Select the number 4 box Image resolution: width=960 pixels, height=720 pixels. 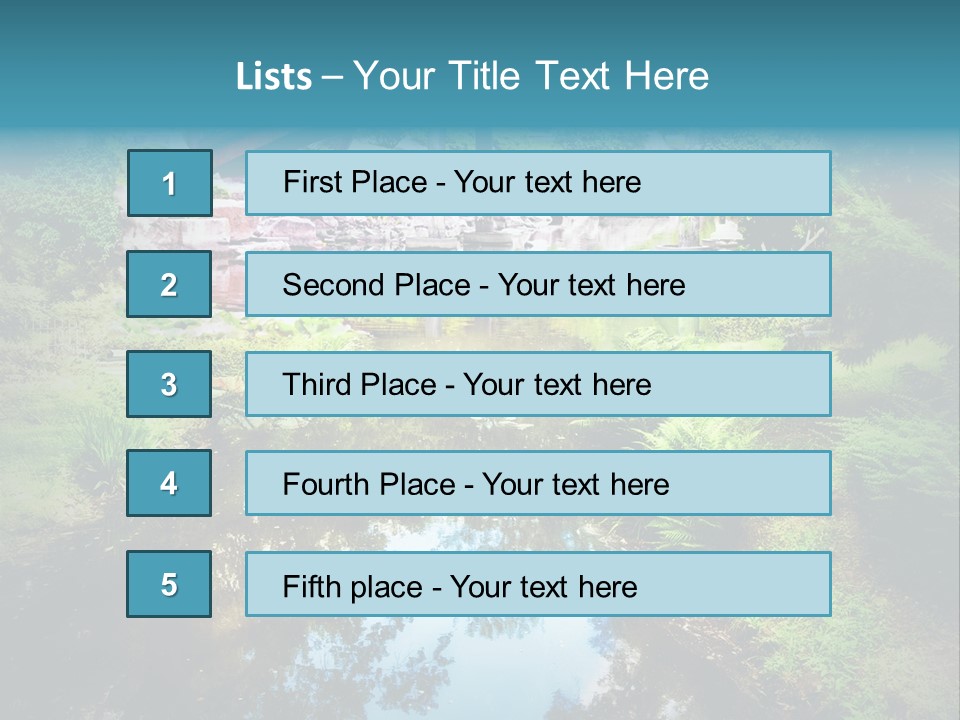coord(169,483)
